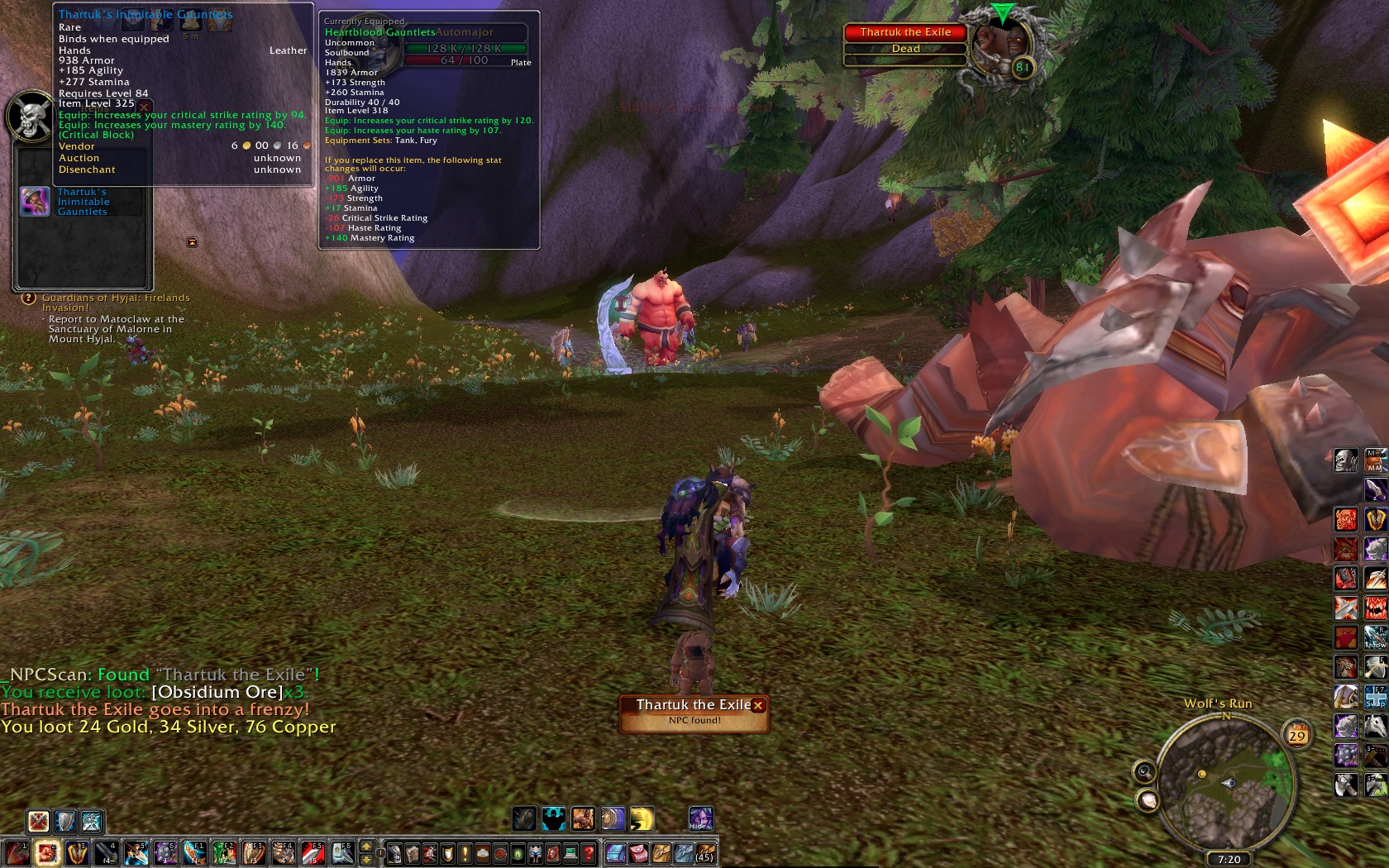
Task: Dismiss the NPCScan Thartuk the Exile alert
Action: [x=758, y=705]
